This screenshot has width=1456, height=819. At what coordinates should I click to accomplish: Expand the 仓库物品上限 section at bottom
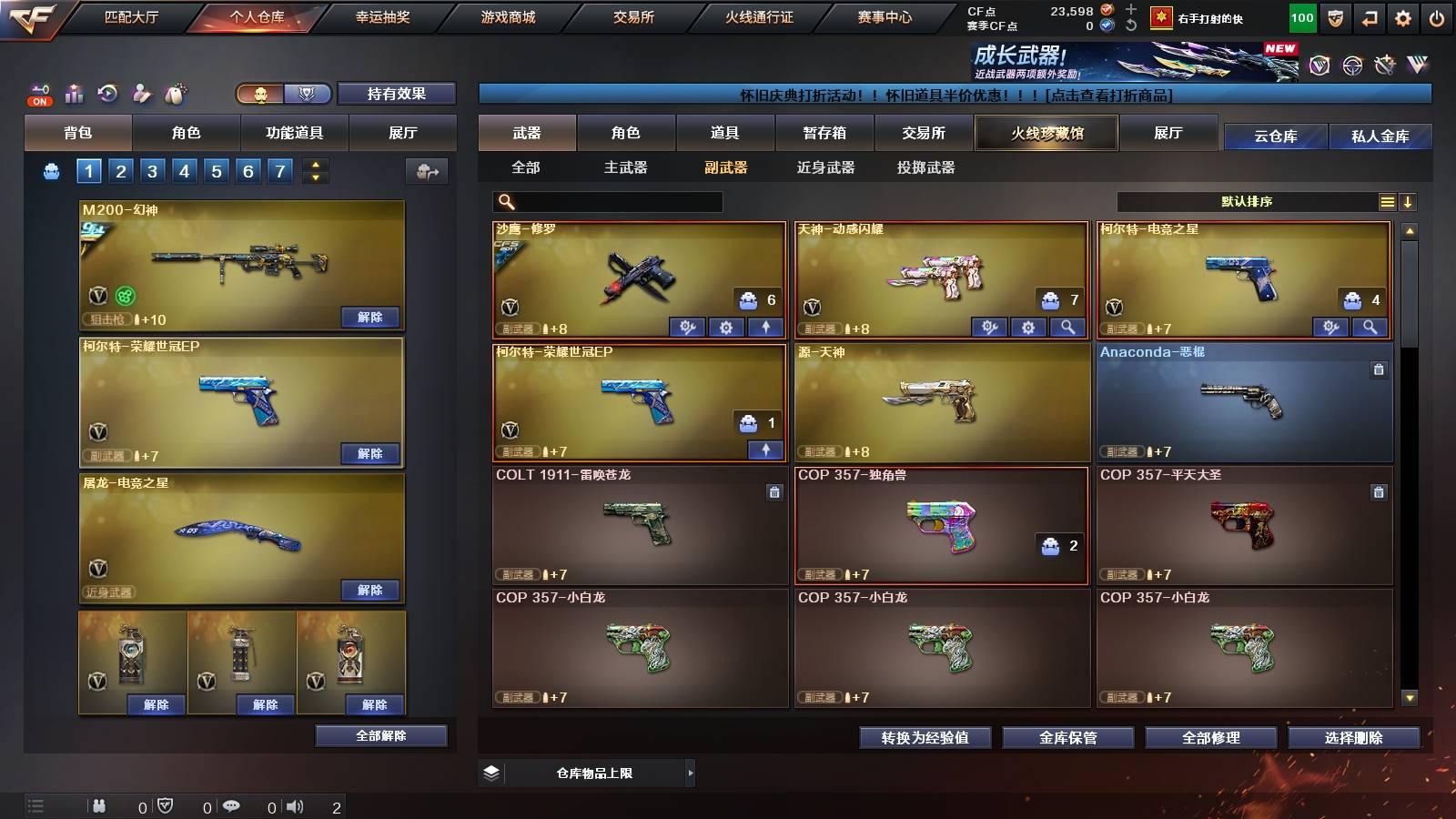[x=691, y=772]
